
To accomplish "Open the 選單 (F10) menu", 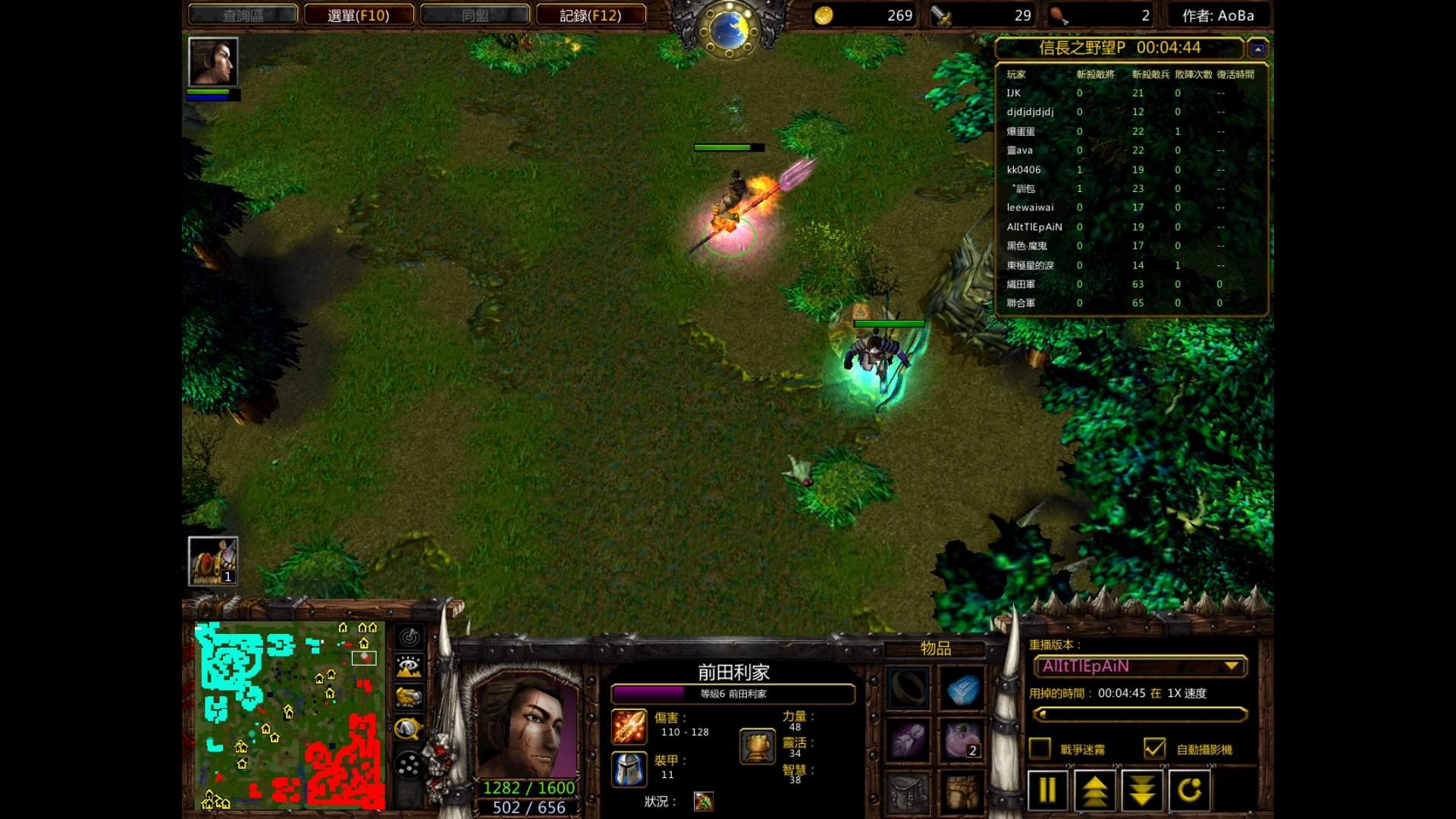I will tap(359, 15).
